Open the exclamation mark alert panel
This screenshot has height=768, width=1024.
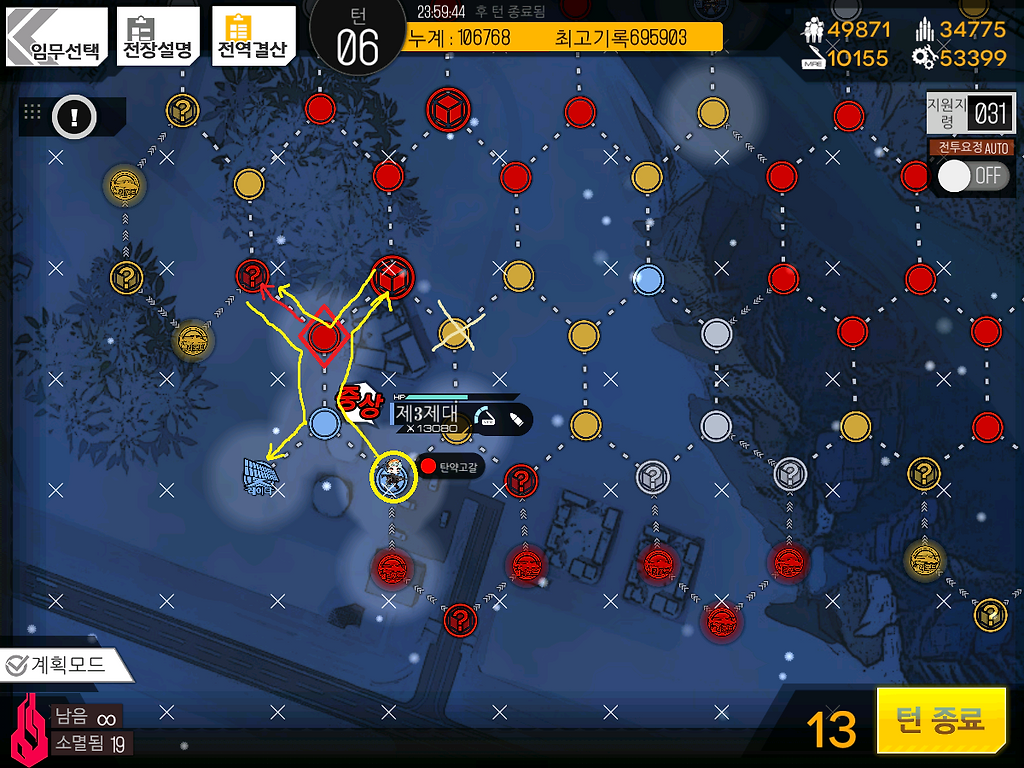click(73, 118)
